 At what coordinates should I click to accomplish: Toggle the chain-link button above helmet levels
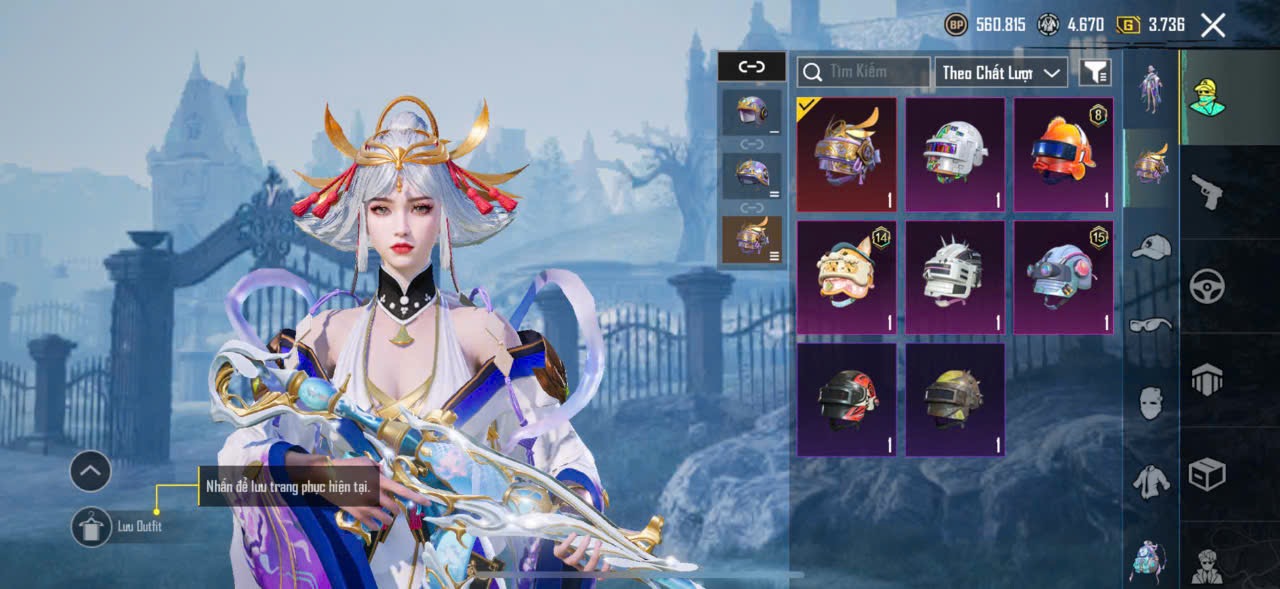[751, 67]
